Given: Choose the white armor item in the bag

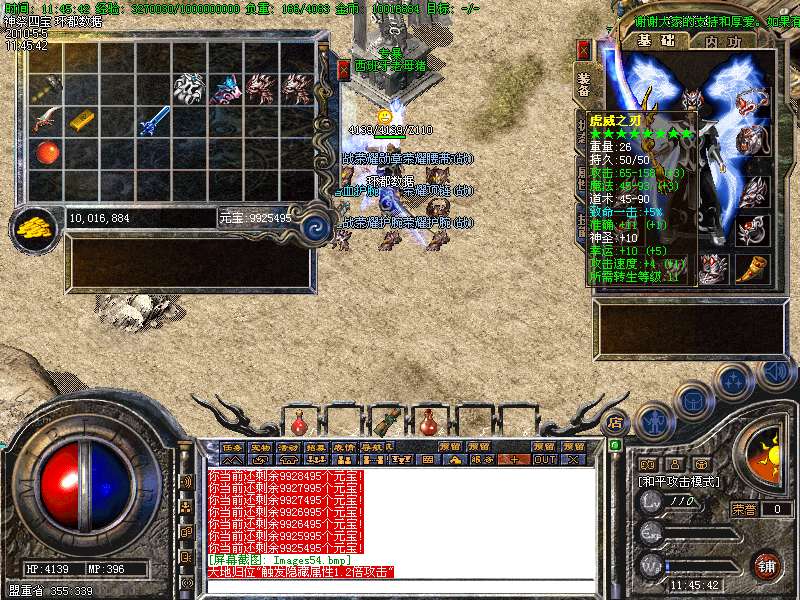Looking at the screenshot, I should point(190,89).
